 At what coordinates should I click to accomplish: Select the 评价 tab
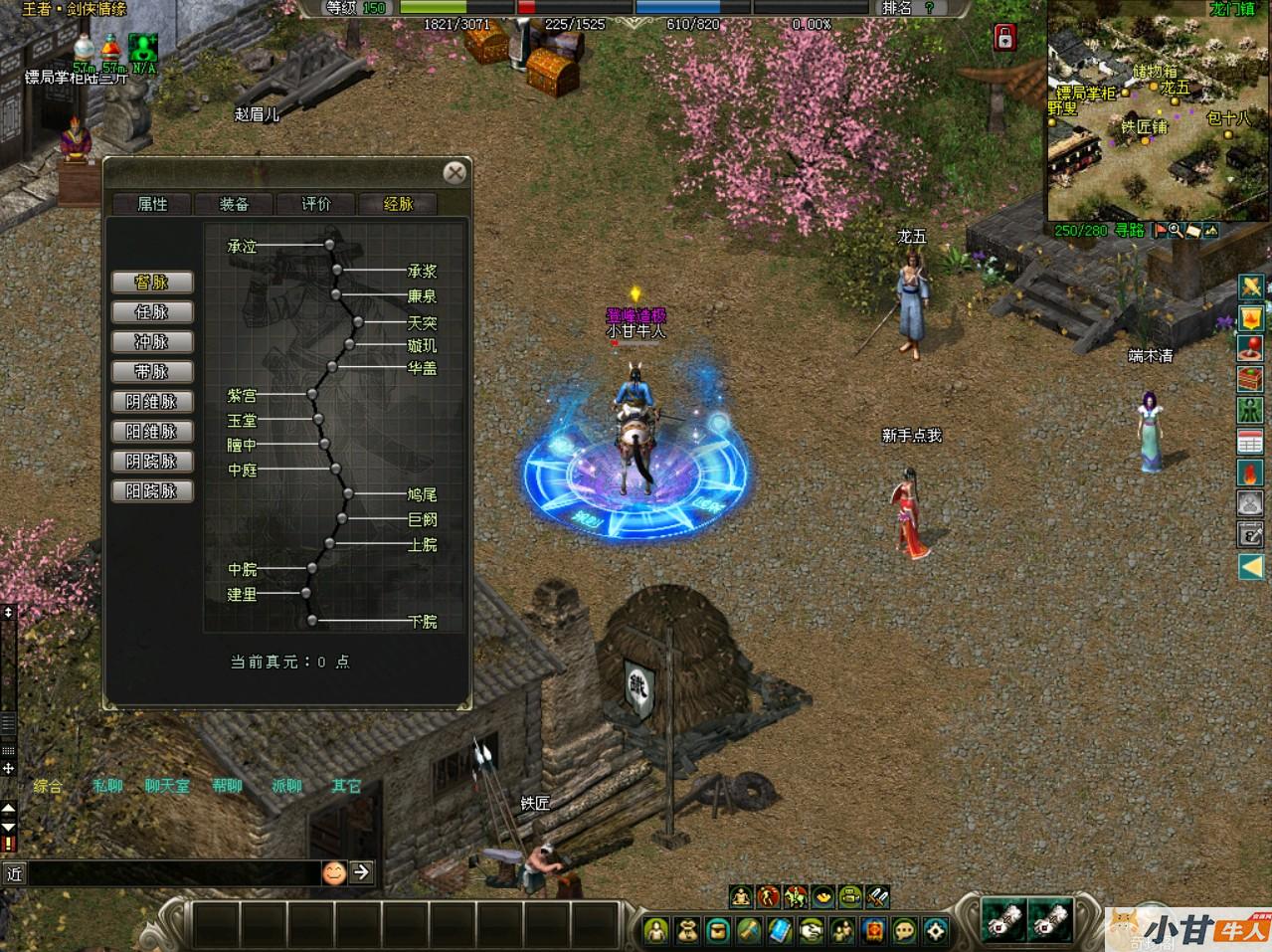[316, 204]
